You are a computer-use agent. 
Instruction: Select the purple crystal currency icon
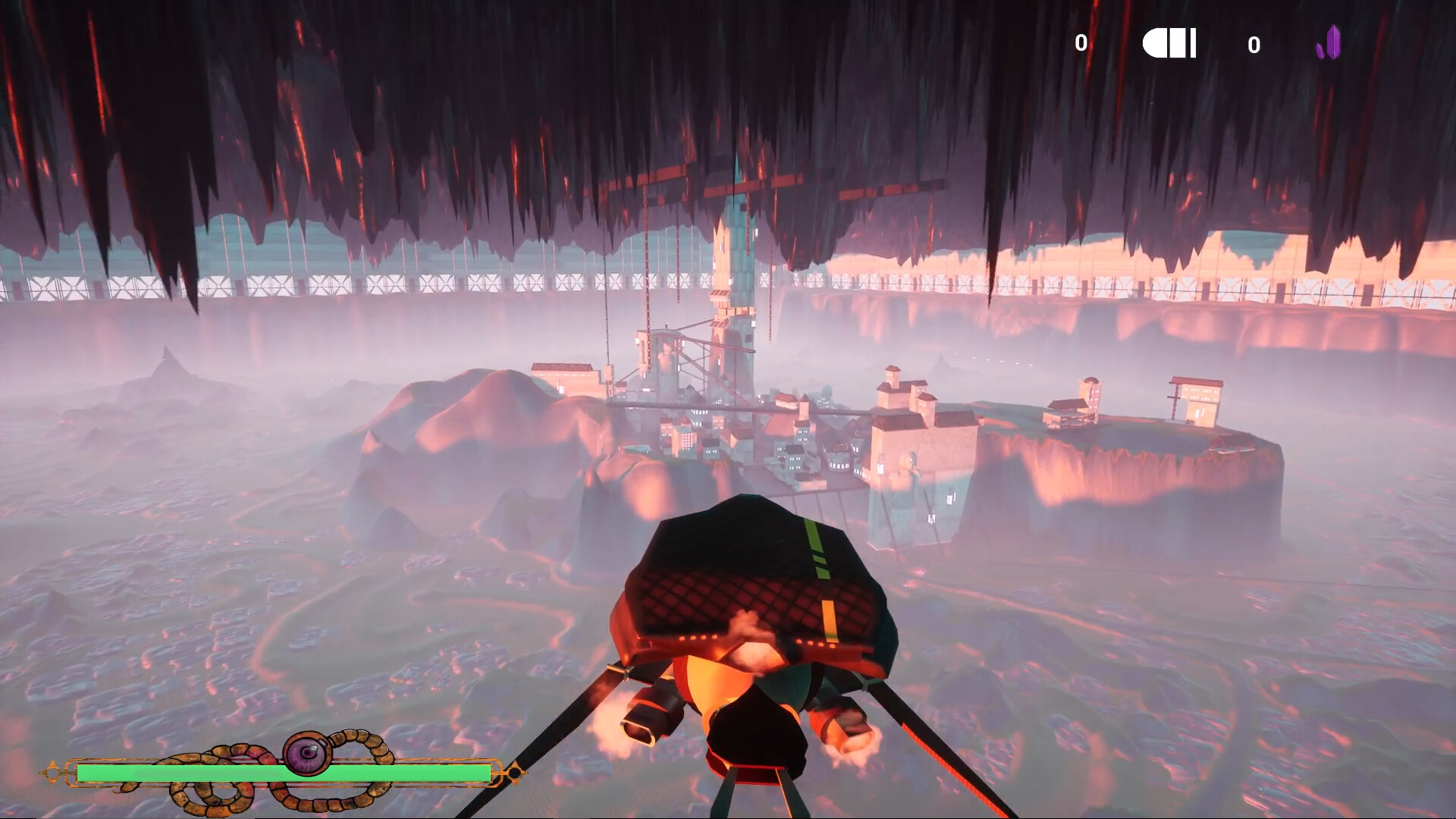click(1329, 43)
